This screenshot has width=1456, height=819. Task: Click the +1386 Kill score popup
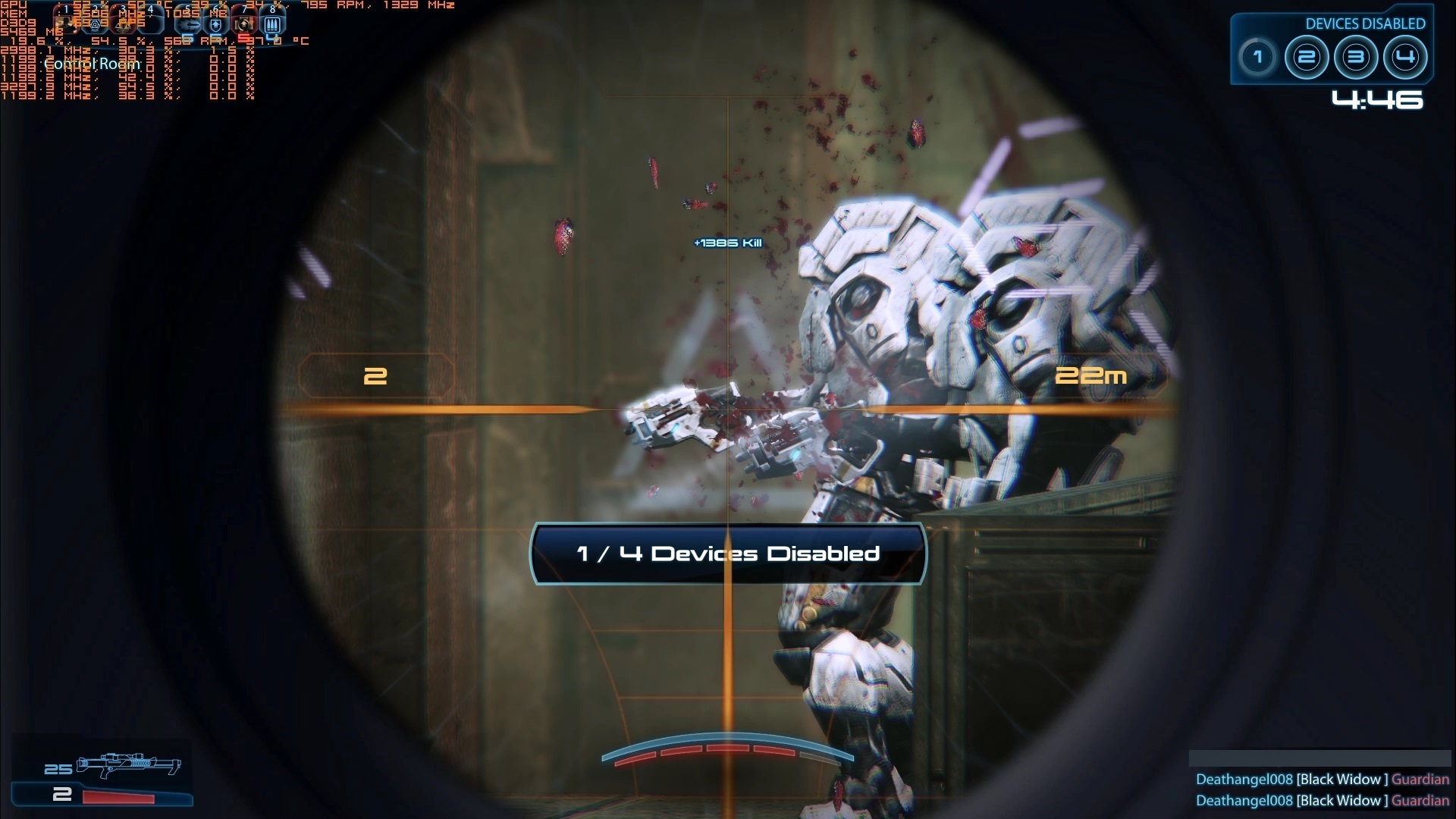click(727, 243)
